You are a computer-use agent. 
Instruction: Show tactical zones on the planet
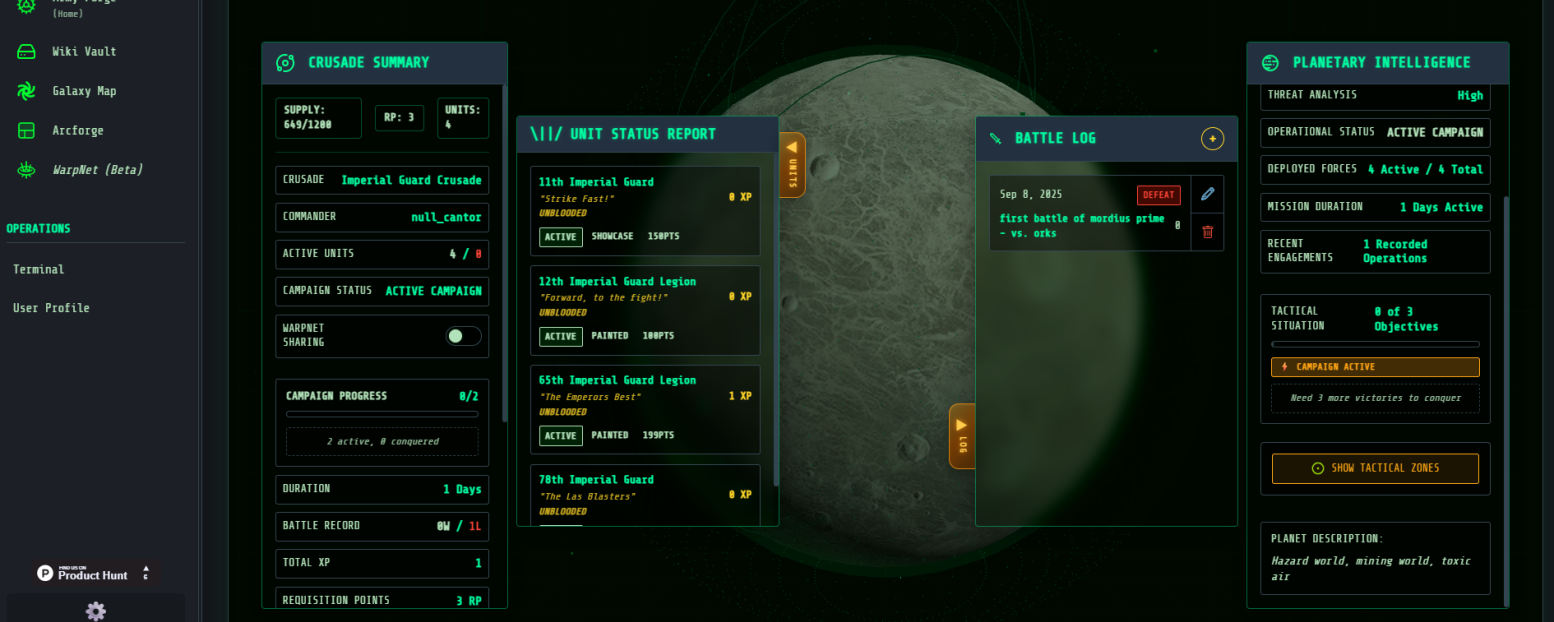(1375, 468)
